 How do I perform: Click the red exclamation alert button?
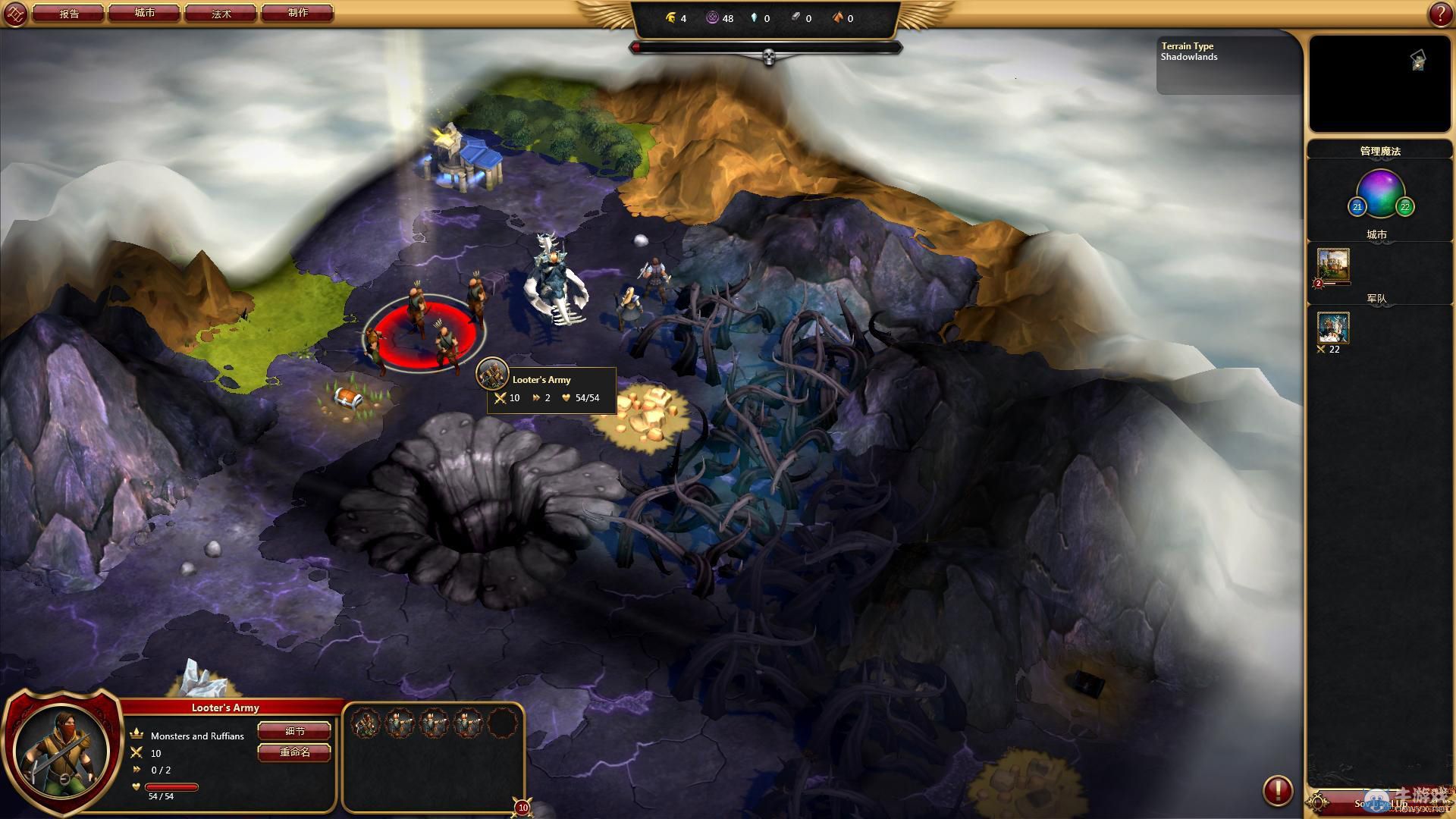click(x=1277, y=790)
